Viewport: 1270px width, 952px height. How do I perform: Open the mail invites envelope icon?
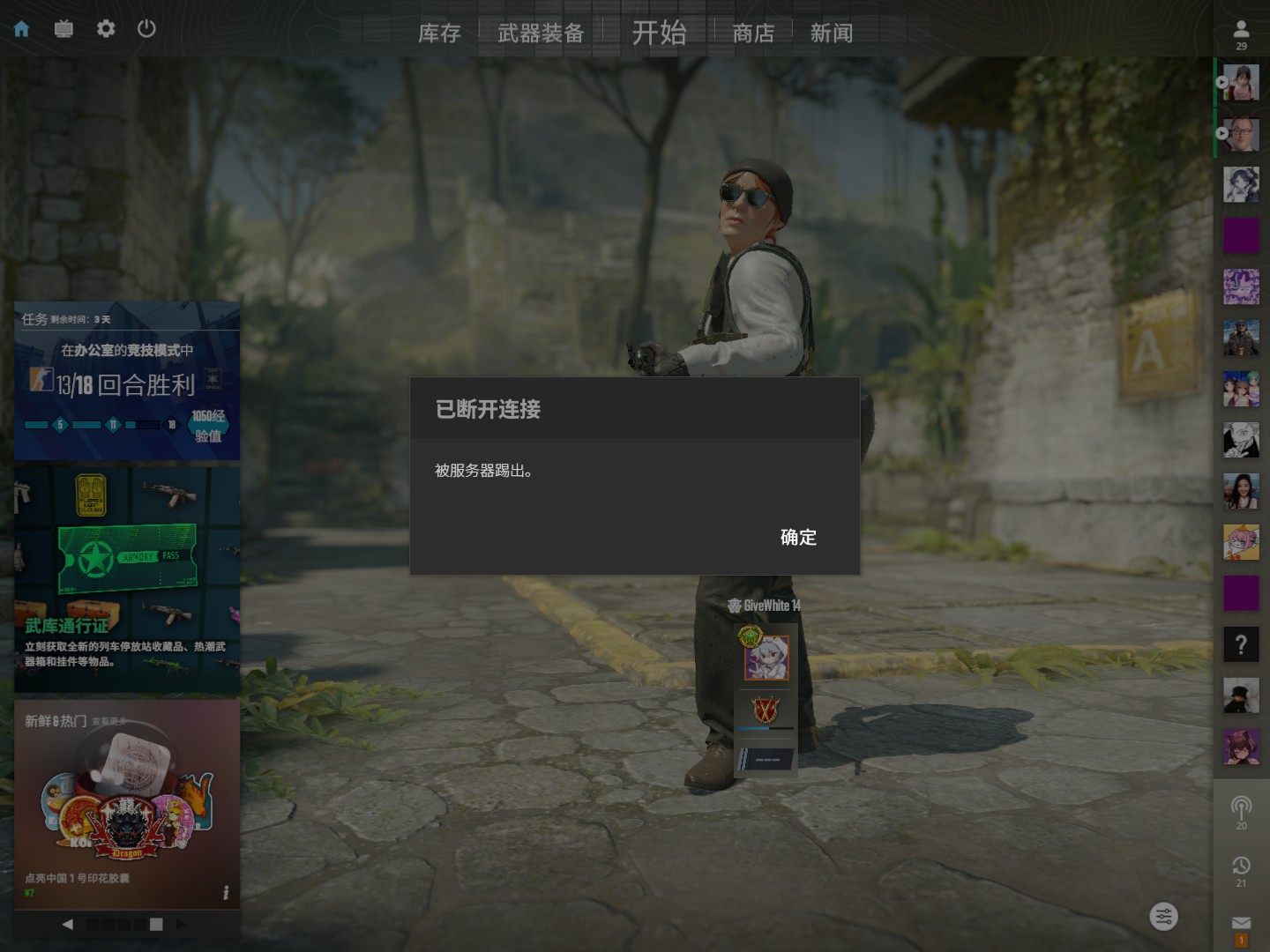click(x=1241, y=923)
